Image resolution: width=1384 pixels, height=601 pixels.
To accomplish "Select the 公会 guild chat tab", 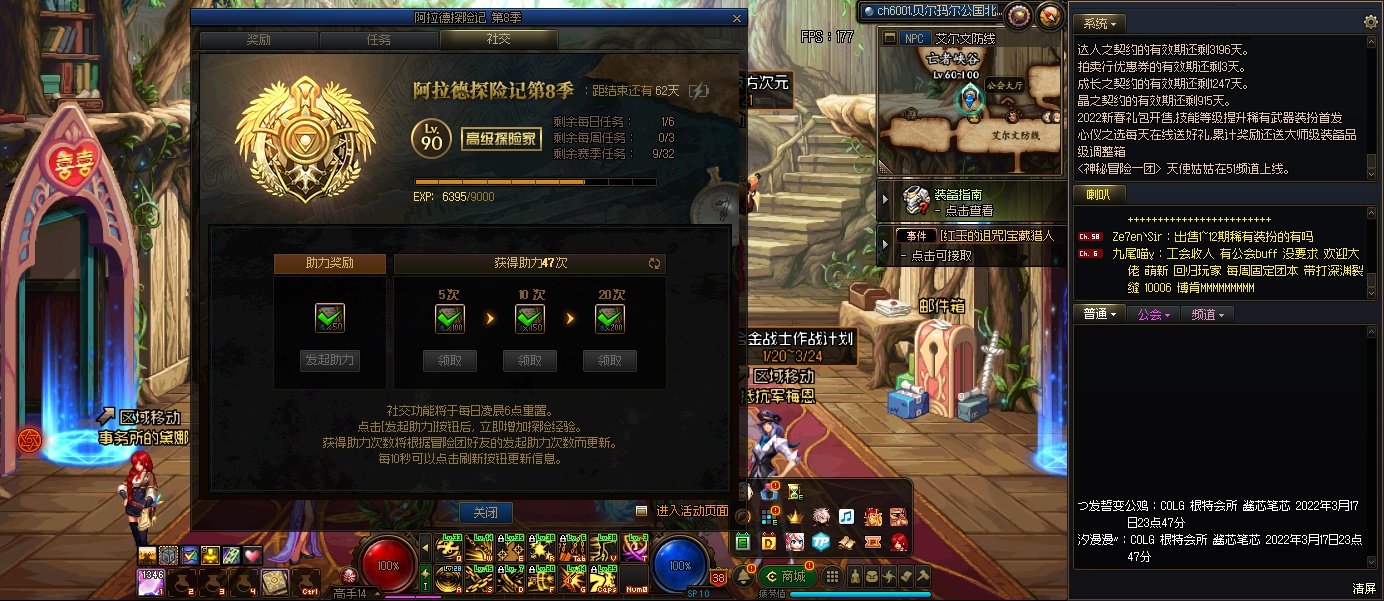I will point(1153,314).
